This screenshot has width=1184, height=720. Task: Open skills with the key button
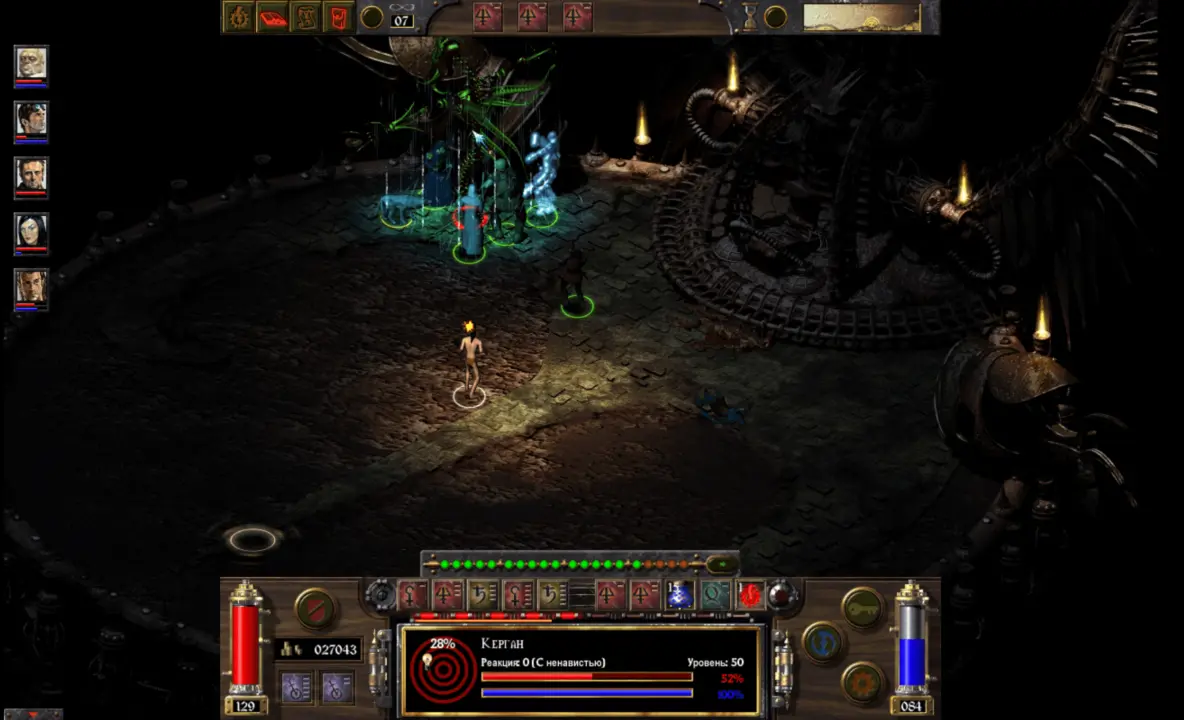[862, 606]
